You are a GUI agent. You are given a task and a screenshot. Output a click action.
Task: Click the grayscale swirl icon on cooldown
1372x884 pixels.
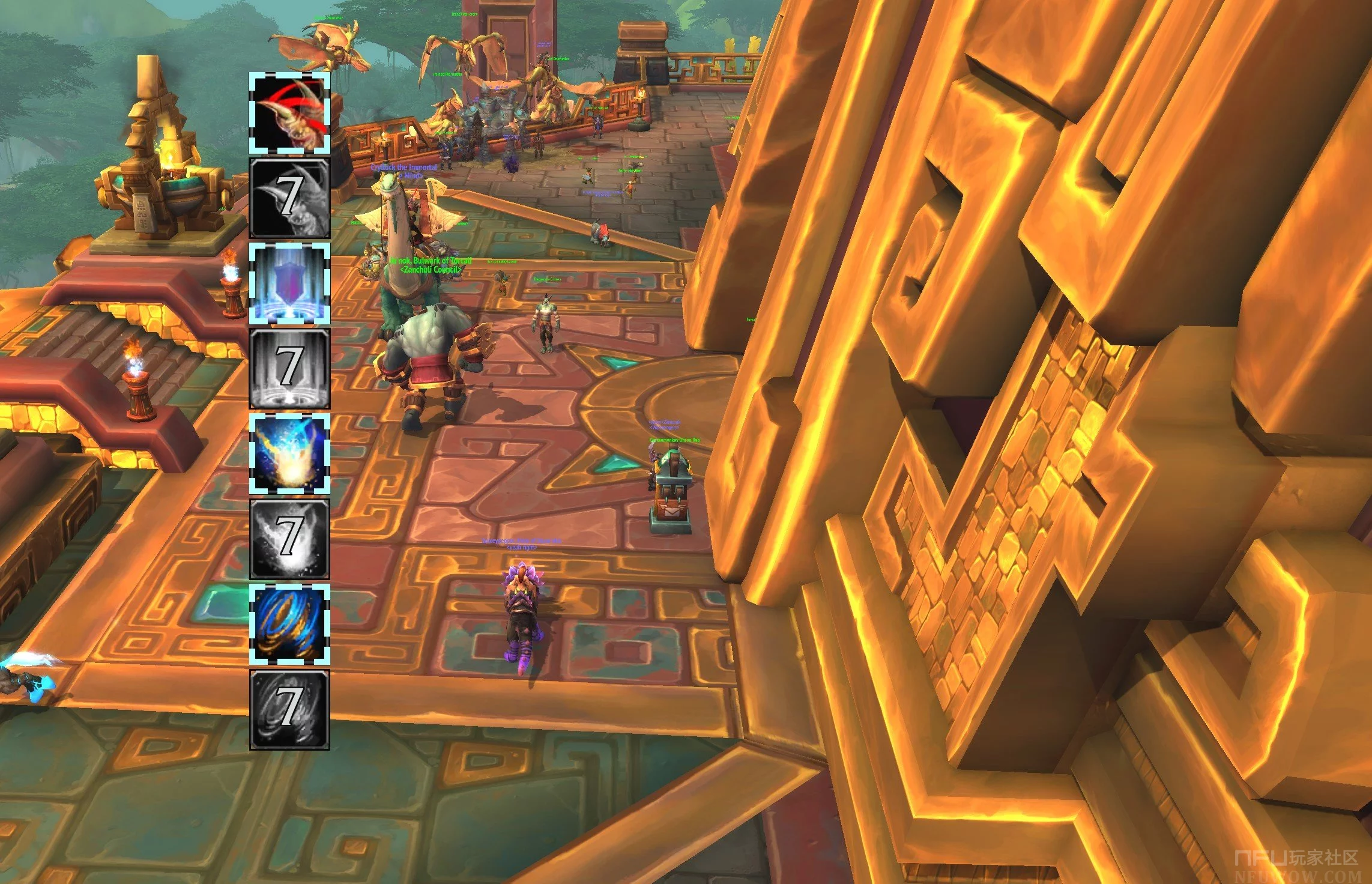click(x=289, y=710)
